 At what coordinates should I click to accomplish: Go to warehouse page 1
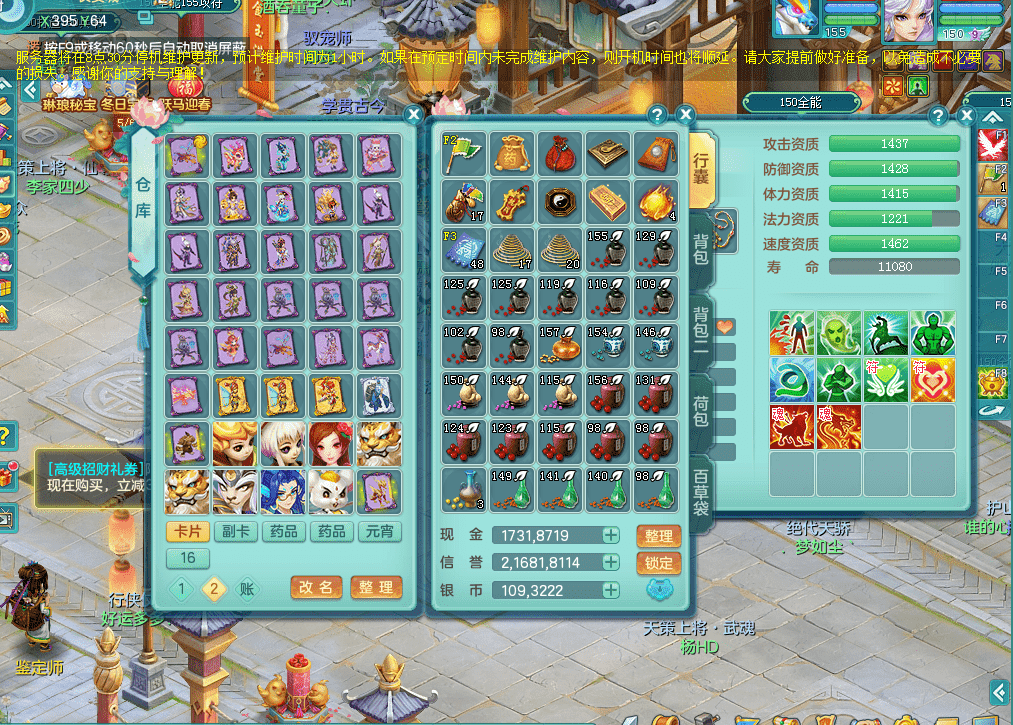(x=182, y=589)
